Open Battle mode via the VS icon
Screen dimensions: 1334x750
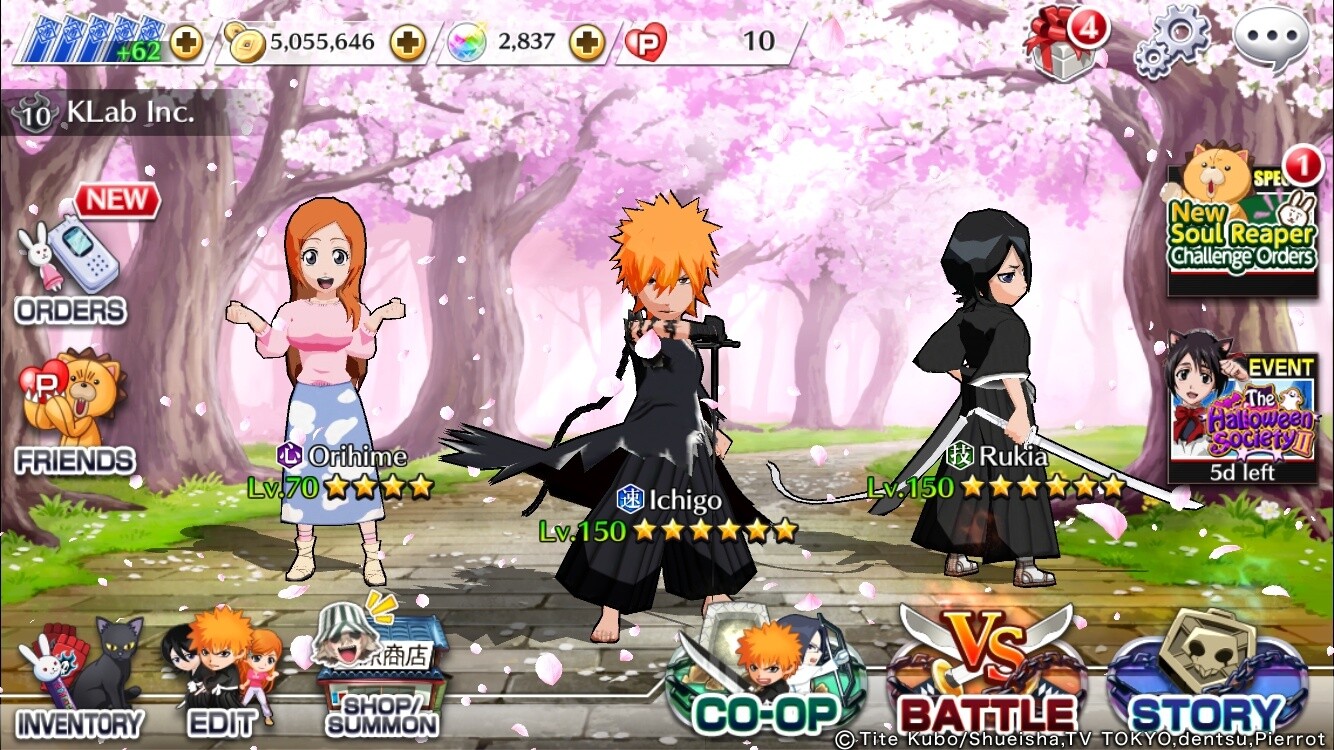(985, 670)
